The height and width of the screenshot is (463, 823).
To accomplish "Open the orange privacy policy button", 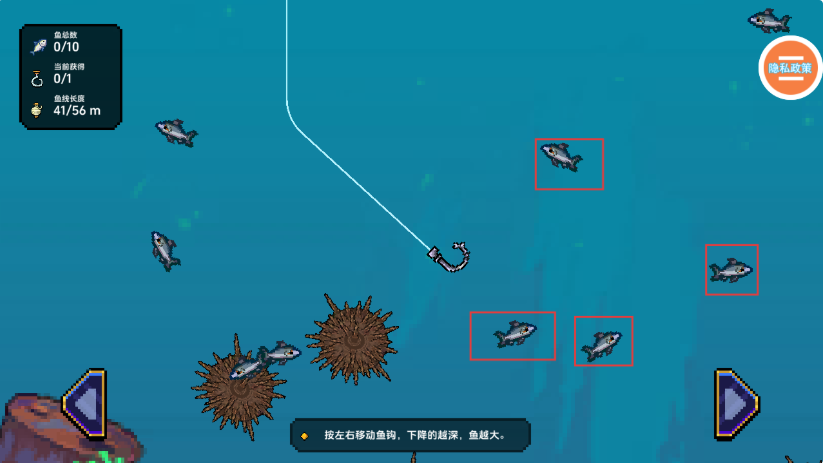I will coord(790,67).
